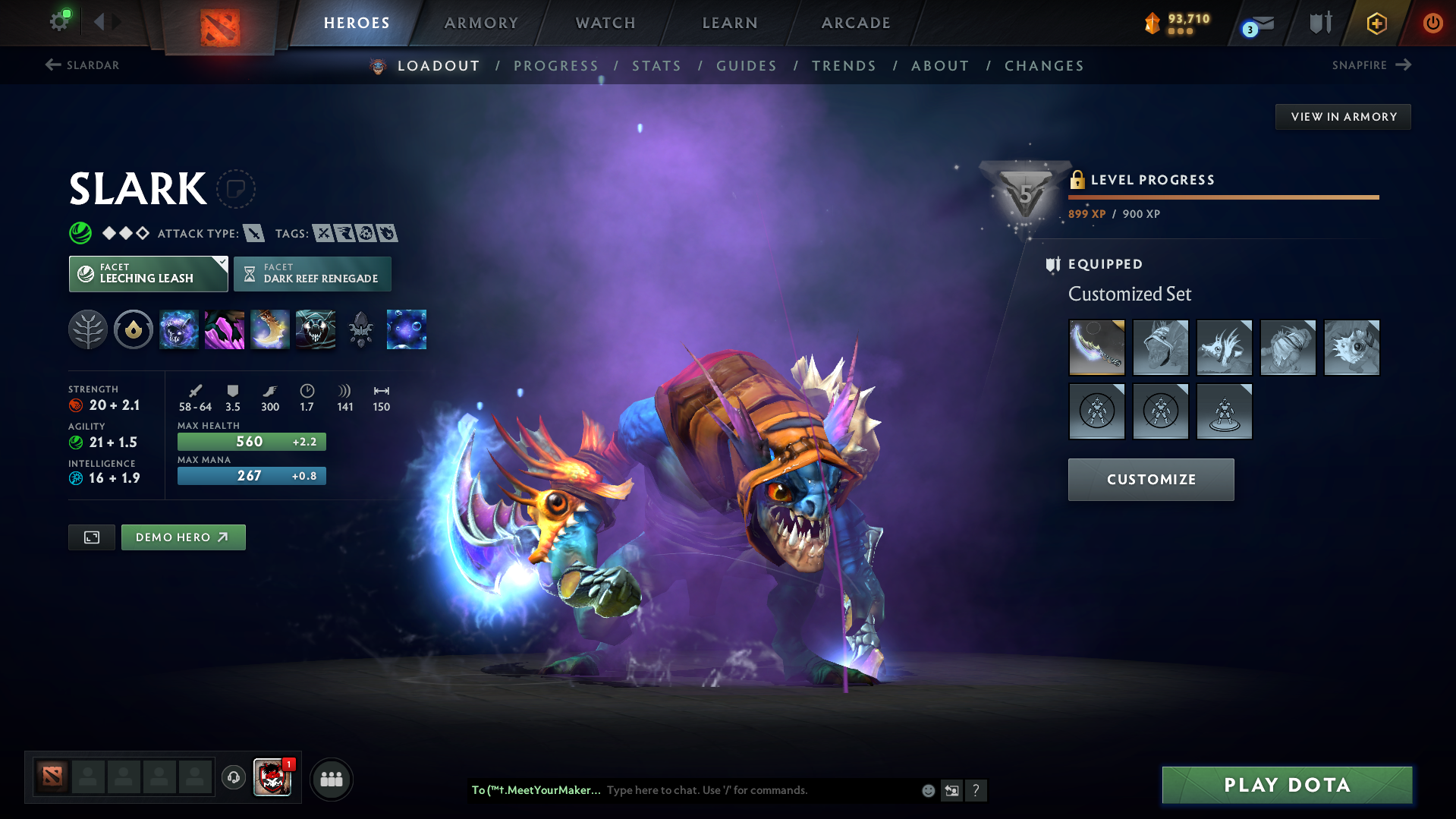1456x819 pixels.
Task: View the Stats sub-tab
Action: coord(657,66)
